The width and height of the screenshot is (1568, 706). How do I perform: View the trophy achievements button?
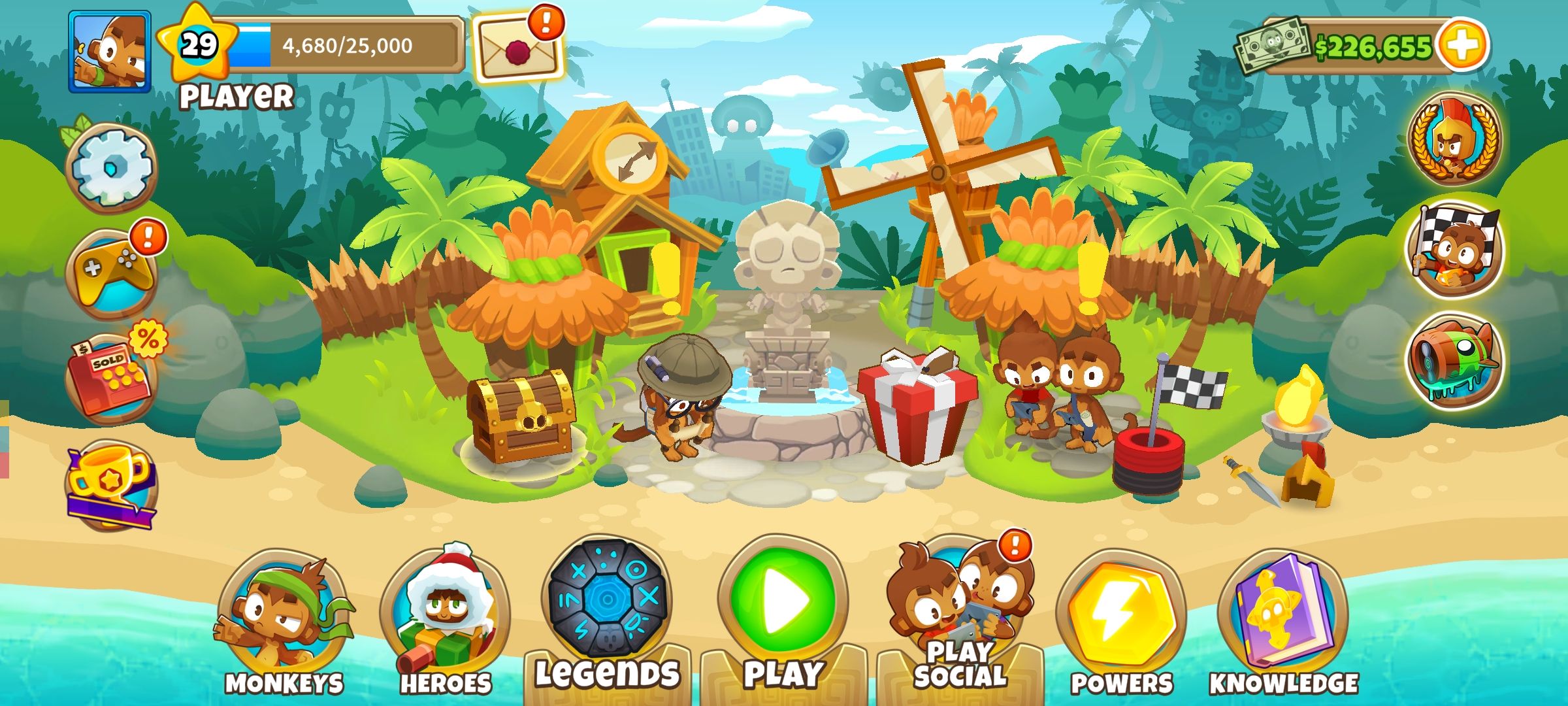click(x=111, y=484)
